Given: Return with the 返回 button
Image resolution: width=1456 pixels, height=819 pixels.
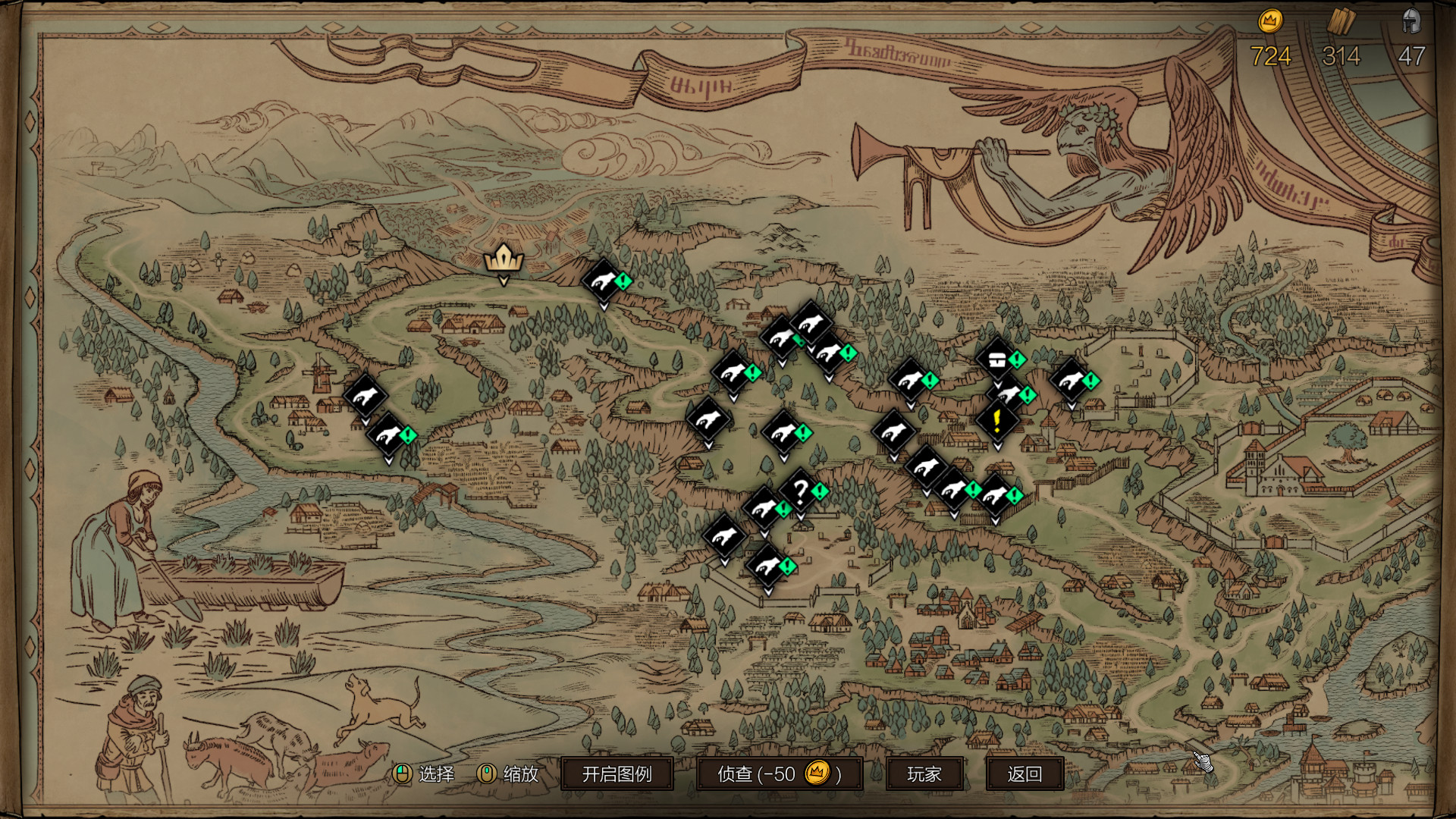Looking at the screenshot, I should [1024, 773].
